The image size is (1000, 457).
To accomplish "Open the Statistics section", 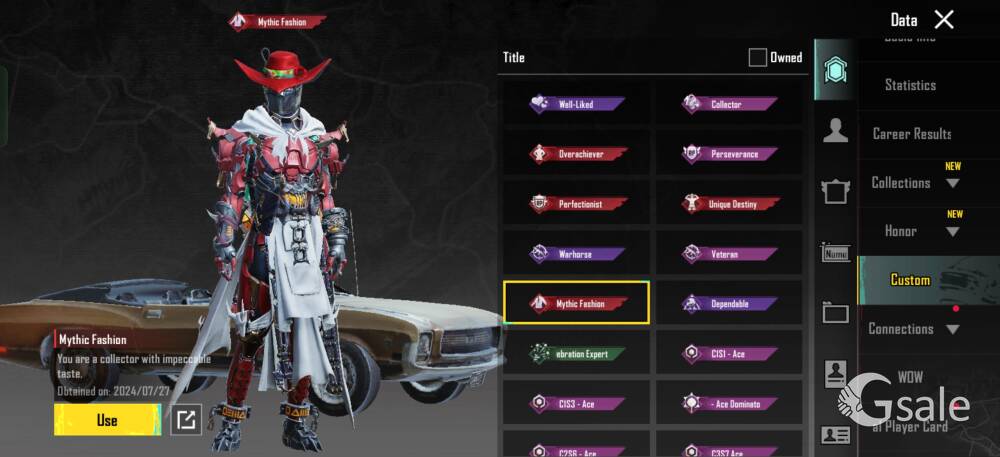I will (910, 85).
